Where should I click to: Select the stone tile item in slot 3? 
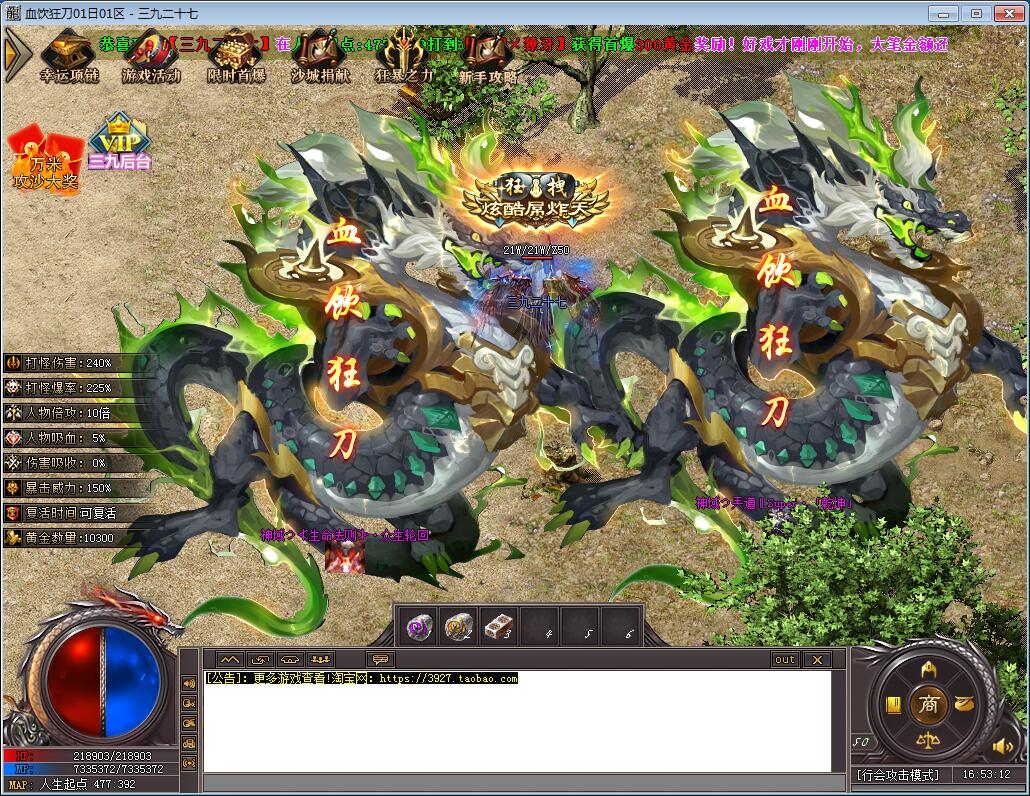[499, 627]
